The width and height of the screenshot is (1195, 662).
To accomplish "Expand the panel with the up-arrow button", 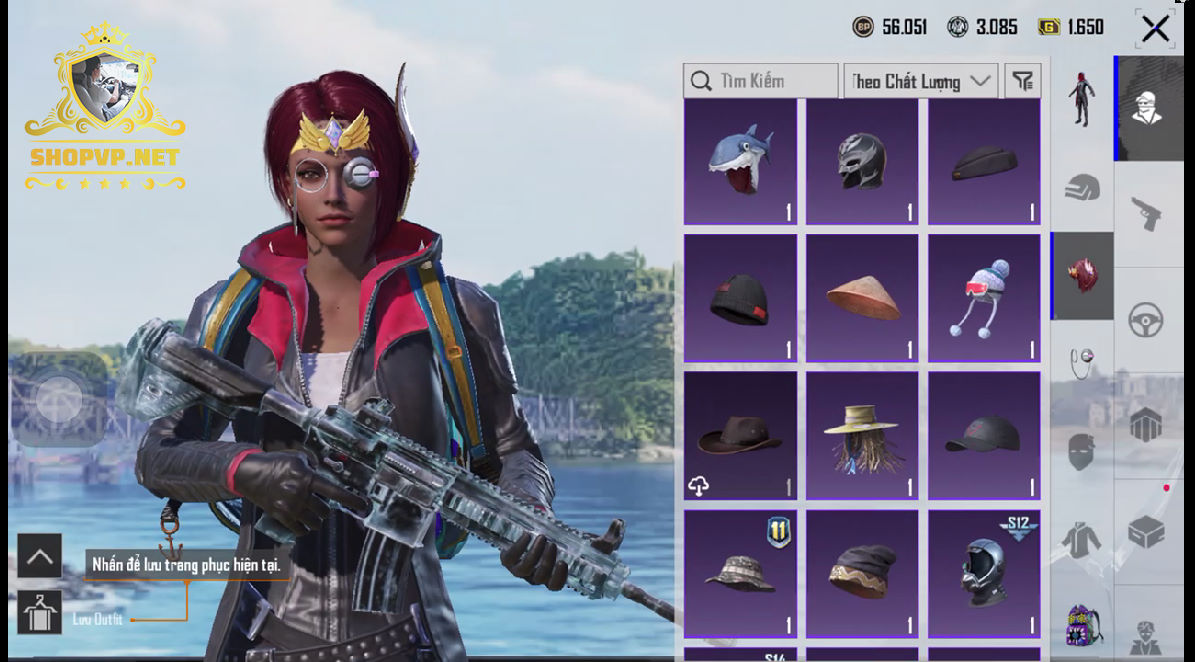I will click(39, 556).
